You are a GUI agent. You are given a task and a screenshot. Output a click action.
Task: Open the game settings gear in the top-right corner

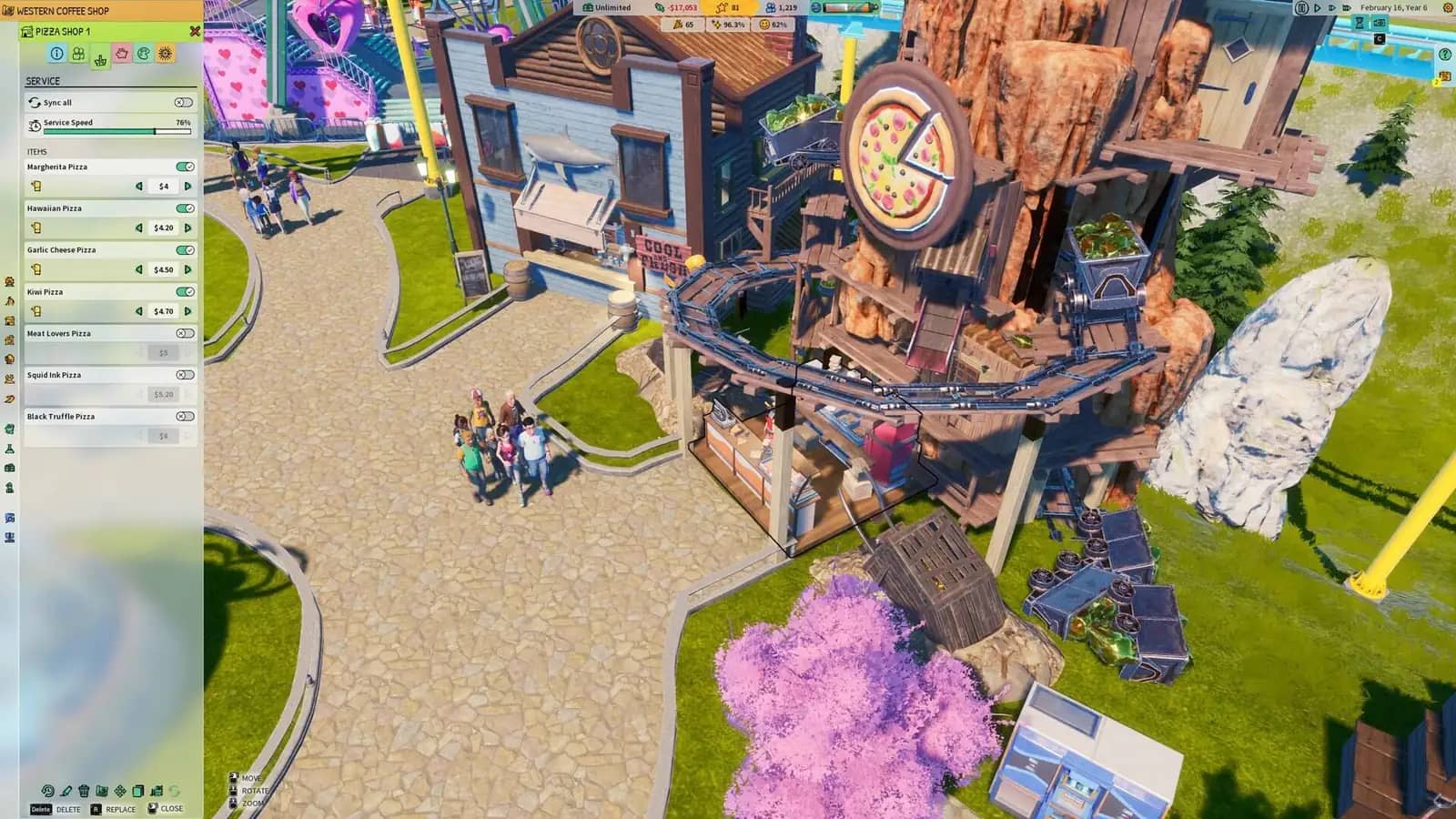pyautogui.click(x=1447, y=8)
